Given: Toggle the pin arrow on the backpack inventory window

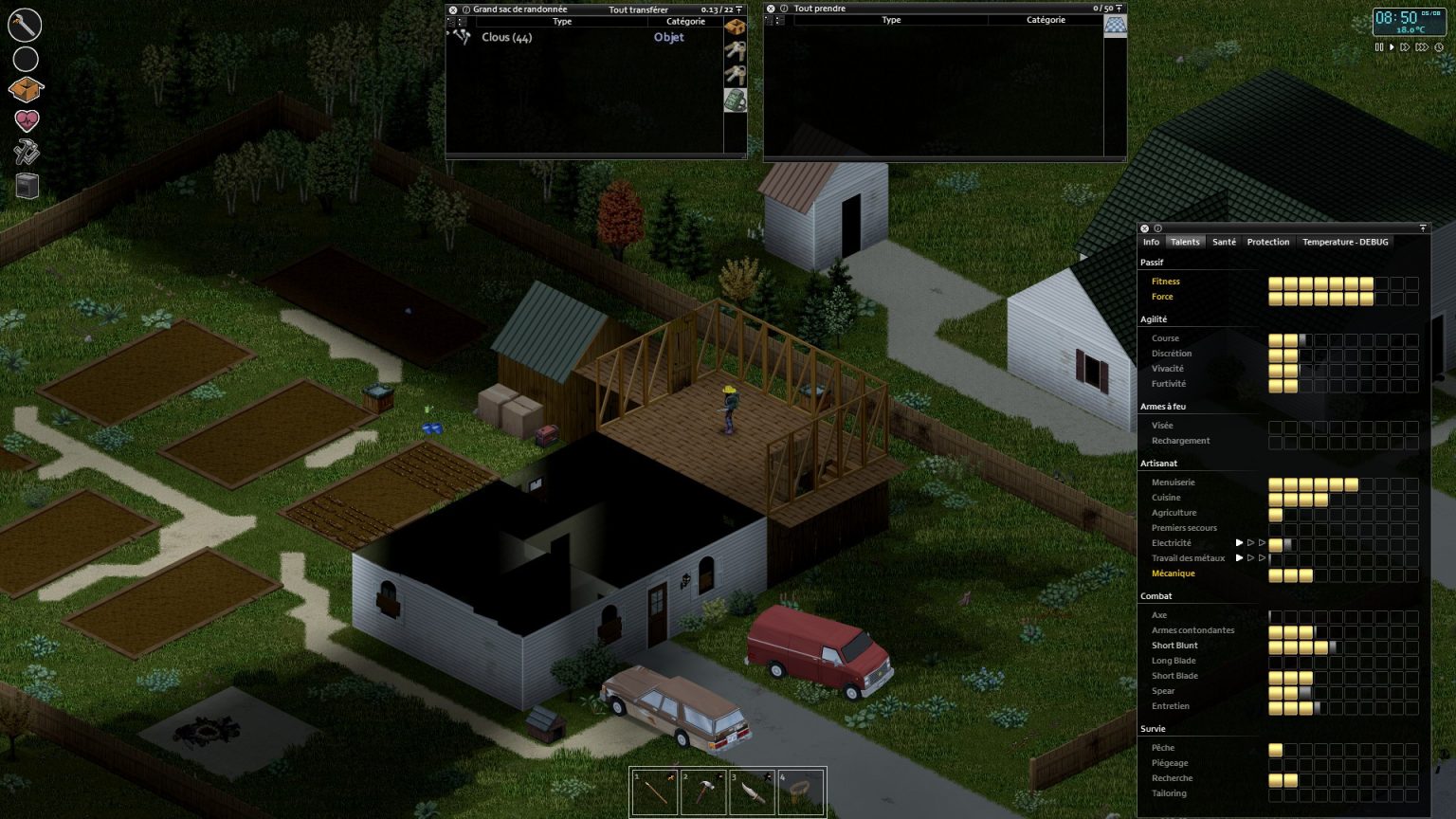Looking at the screenshot, I should click(738, 9).
